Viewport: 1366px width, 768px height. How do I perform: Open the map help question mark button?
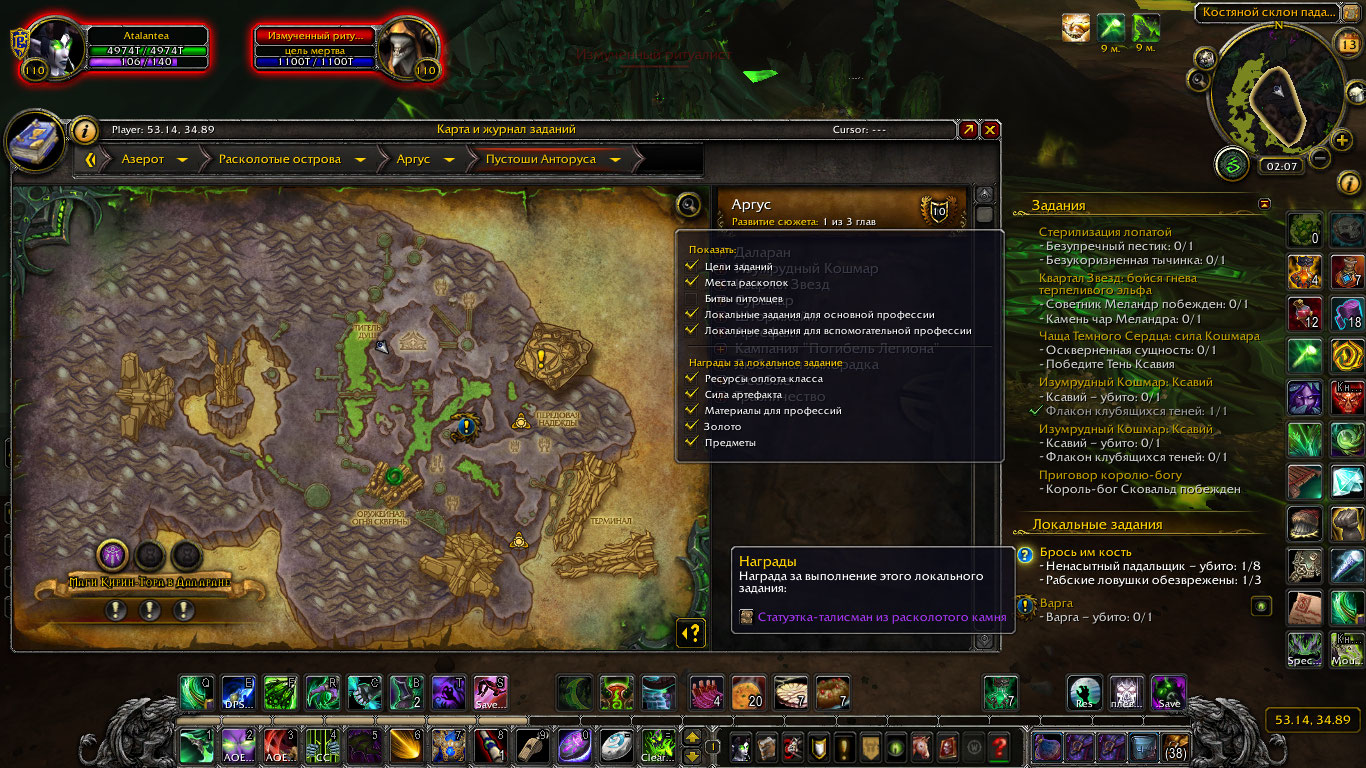pyautogui.click(x=691, y=632)
